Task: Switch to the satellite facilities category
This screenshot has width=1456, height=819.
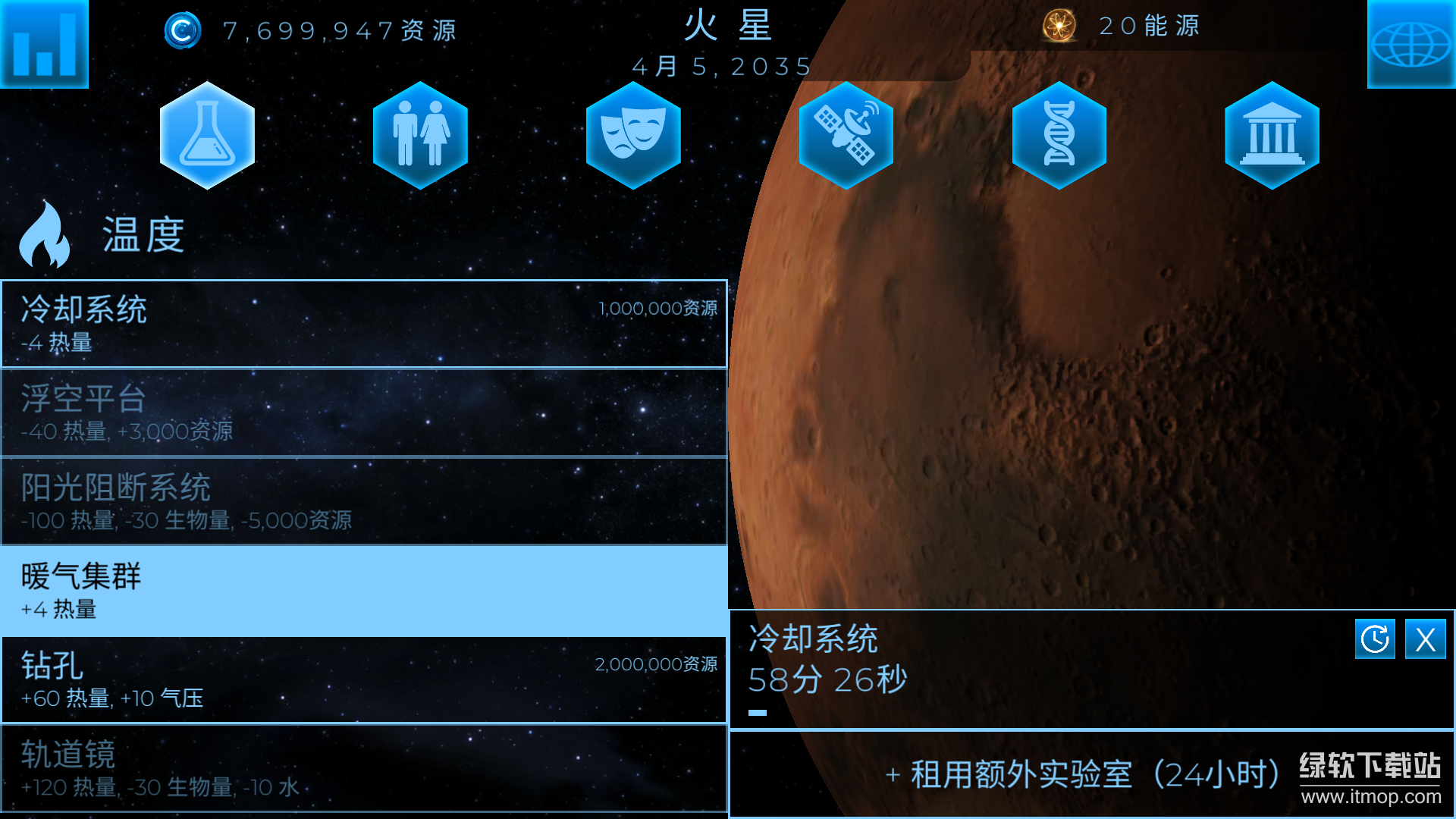Action: pyautogui.click(x=846, y=135)
